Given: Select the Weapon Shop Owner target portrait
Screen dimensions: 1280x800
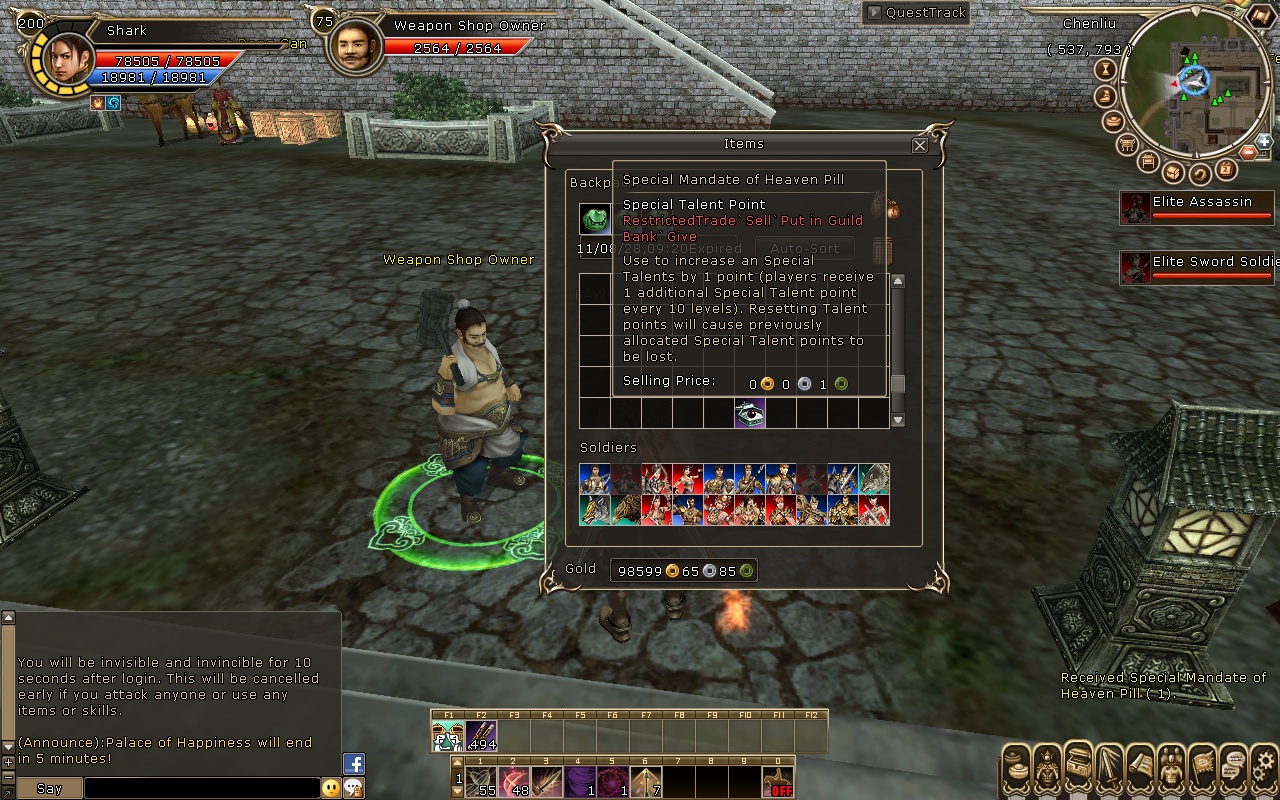Looking at the screenshot, I should [x=354, y=45].
